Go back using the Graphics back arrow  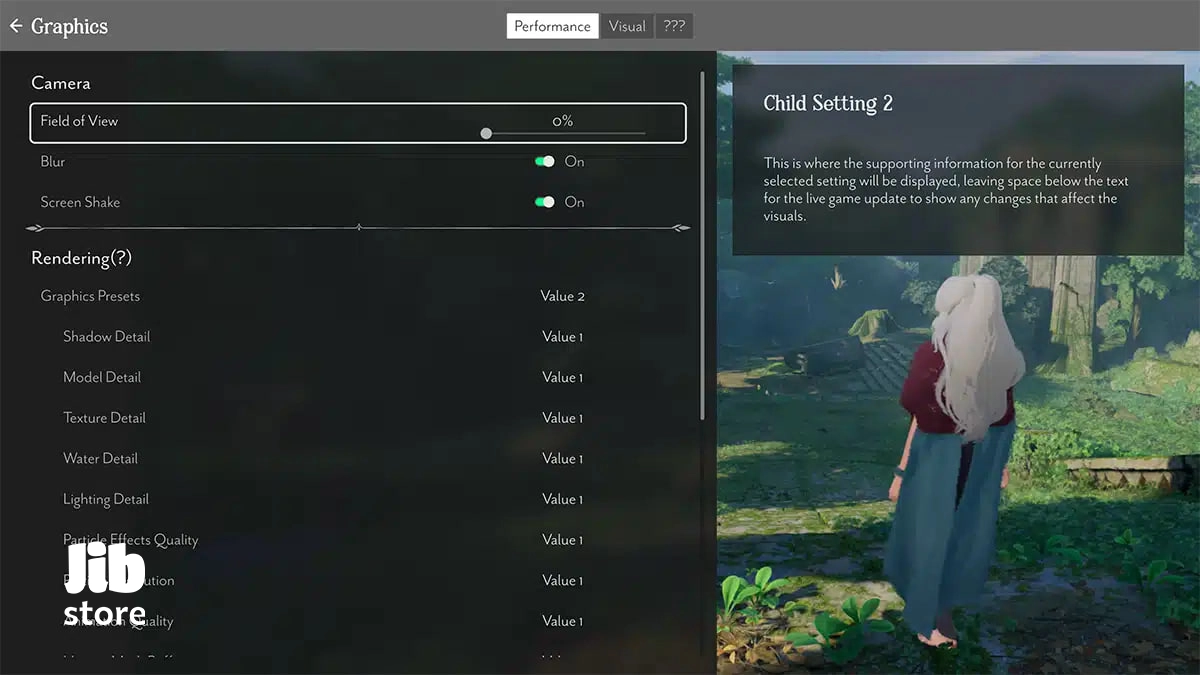click(16, 26)
